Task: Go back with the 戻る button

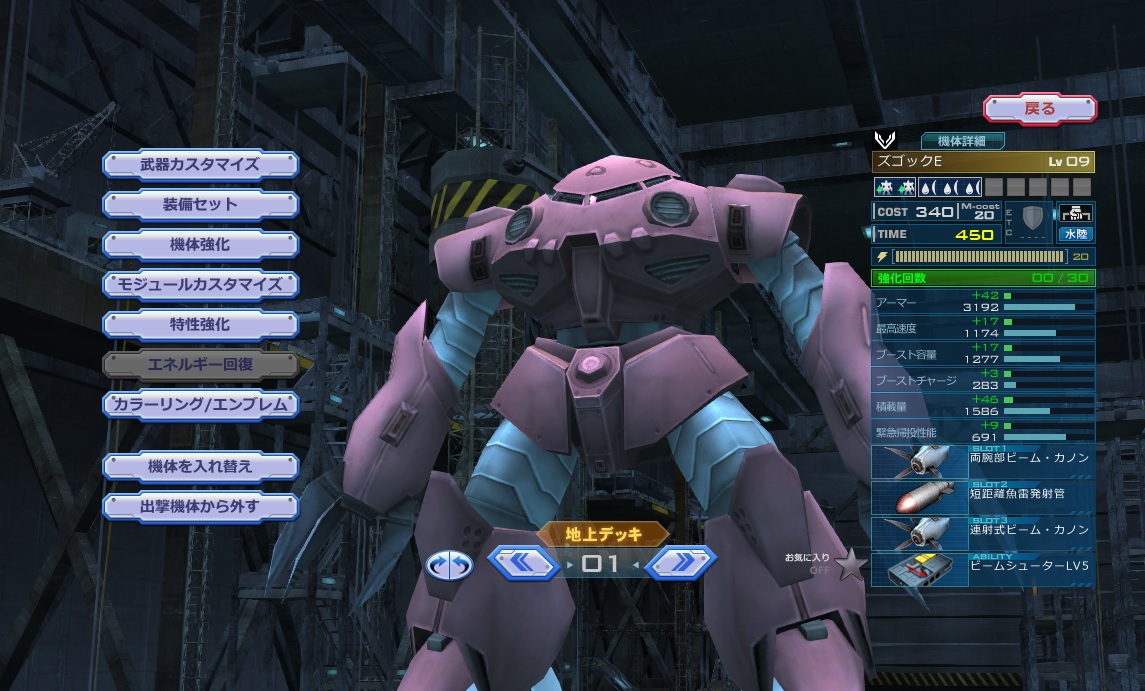Action: (1039, 108)
